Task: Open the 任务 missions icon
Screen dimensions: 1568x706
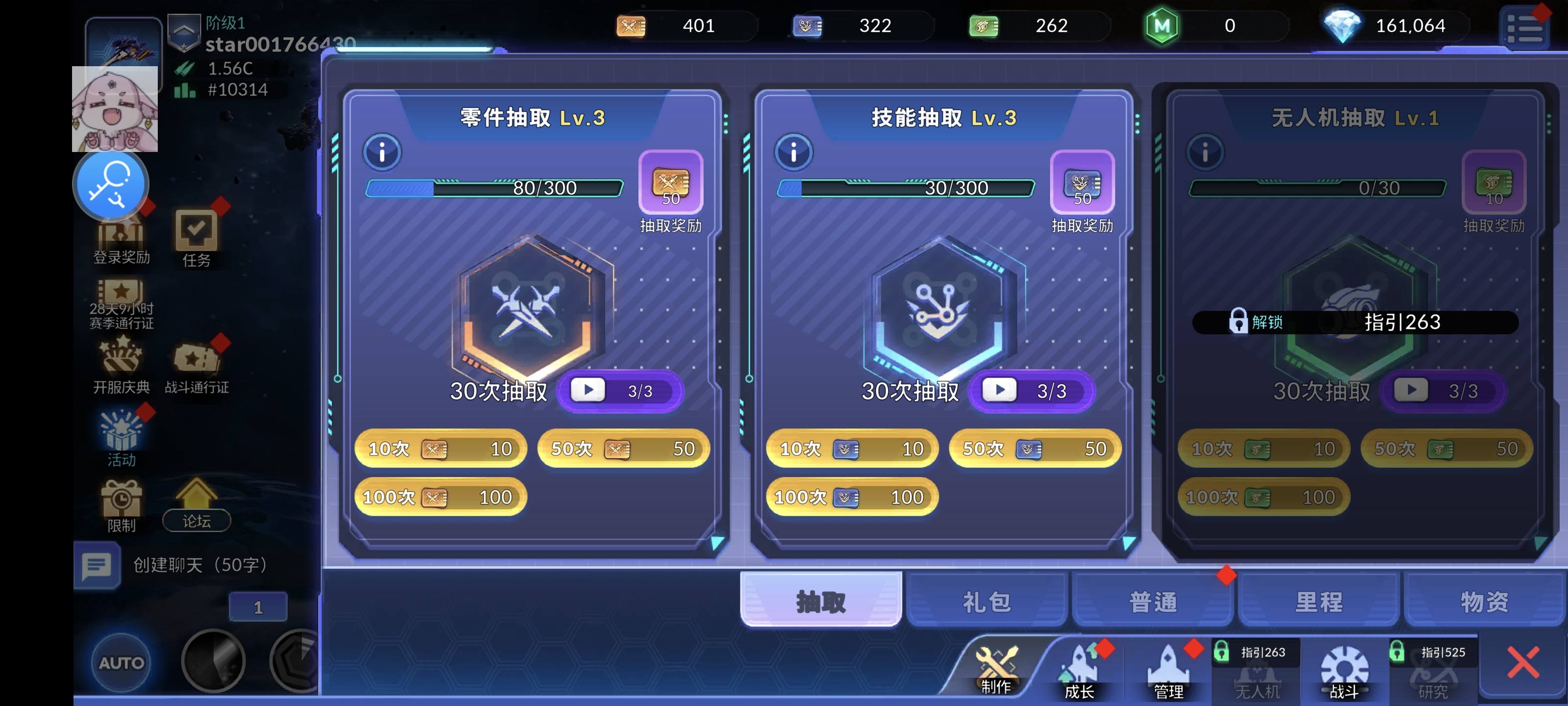Action: 196,238
